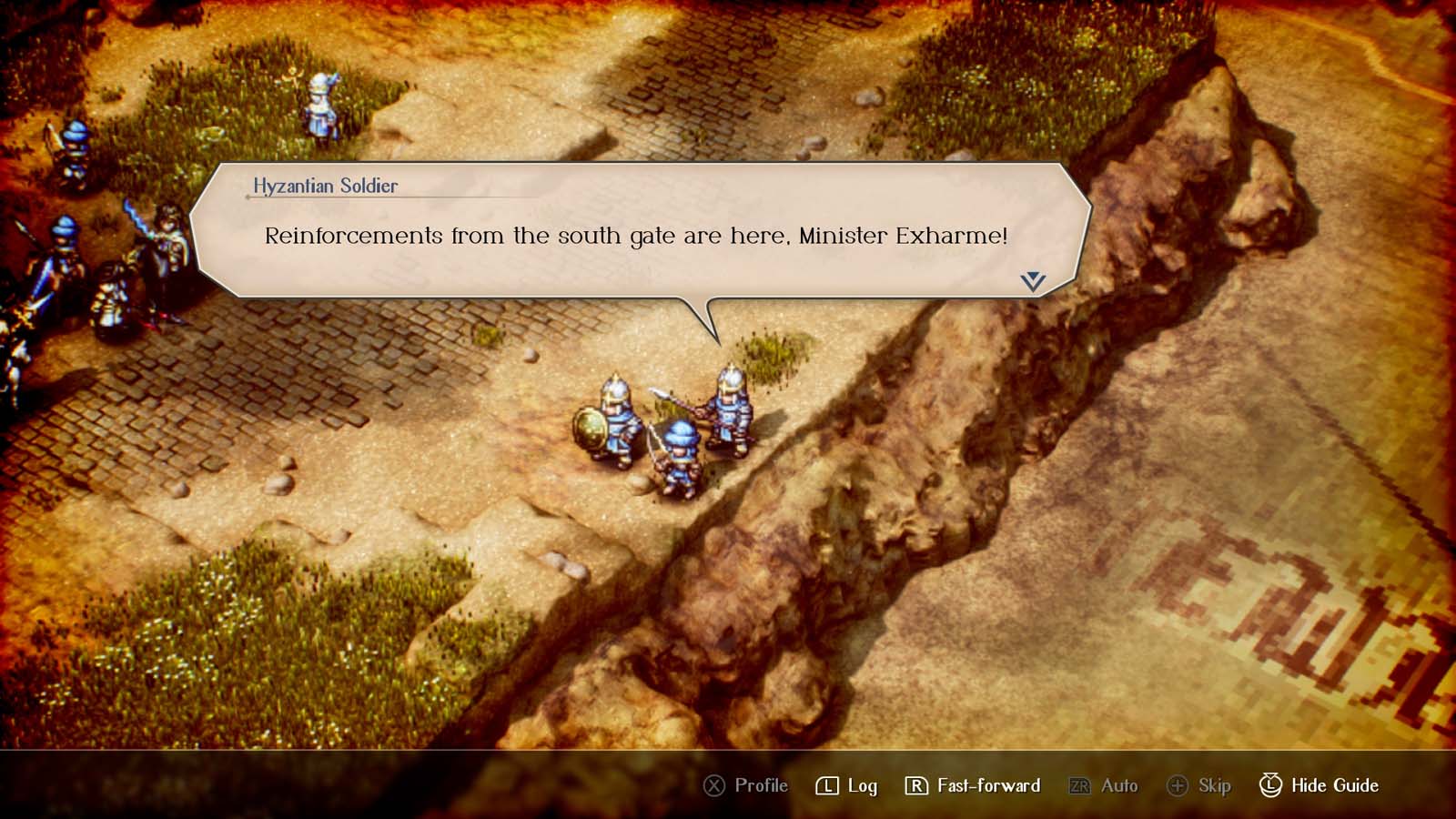Toggle Hide Guide to conceal the control bar
The image size is (1456, 819).
(1316, 784)
